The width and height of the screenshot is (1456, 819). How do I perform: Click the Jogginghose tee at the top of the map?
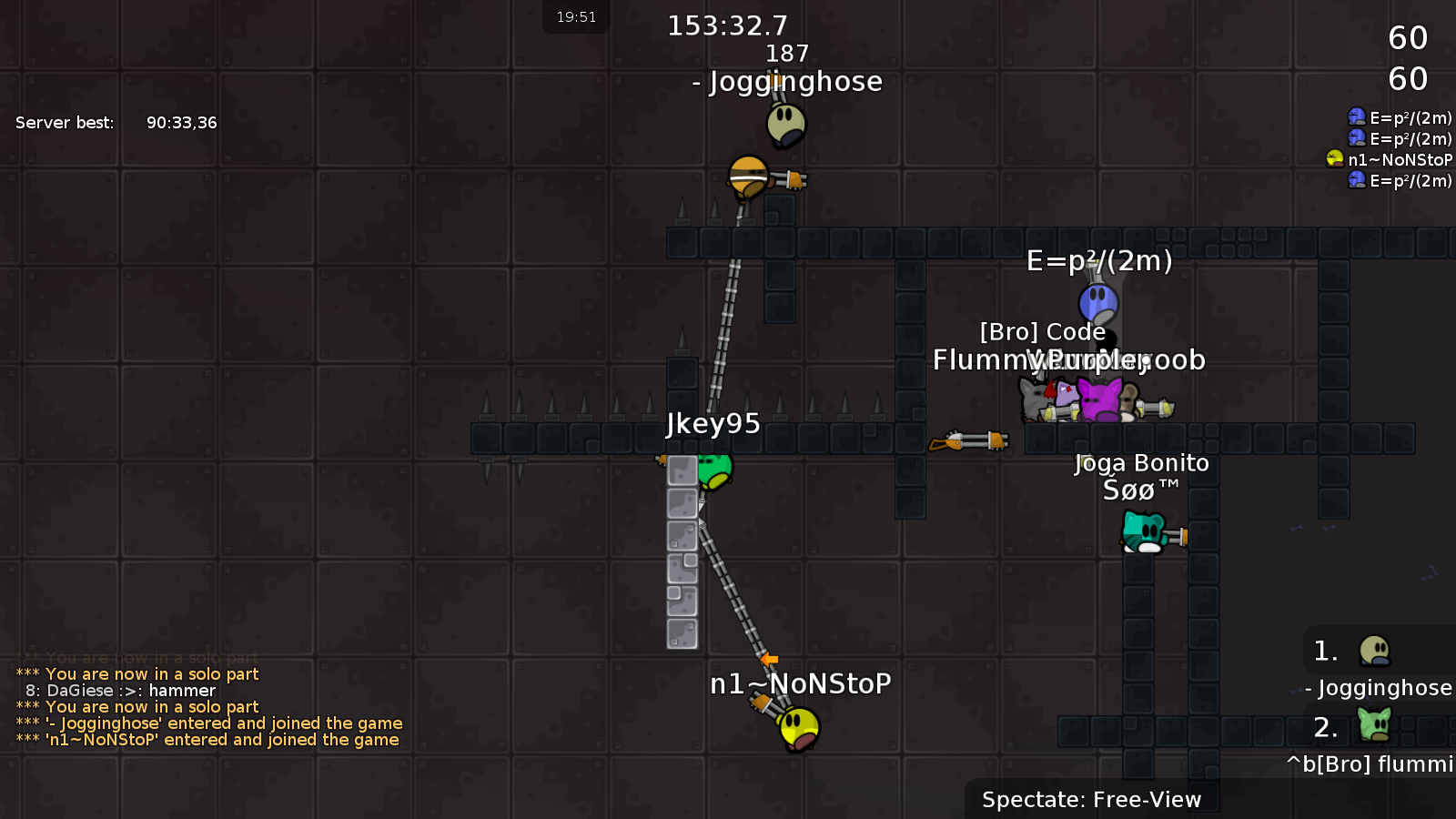[786, 126]
